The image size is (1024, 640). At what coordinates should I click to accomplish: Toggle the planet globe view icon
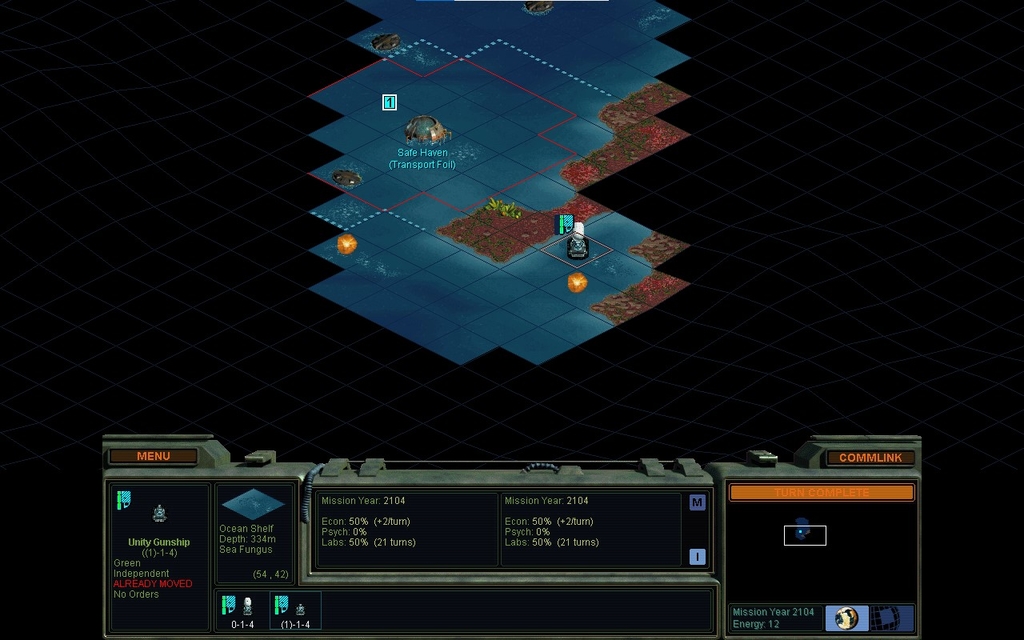coord(846,617)
